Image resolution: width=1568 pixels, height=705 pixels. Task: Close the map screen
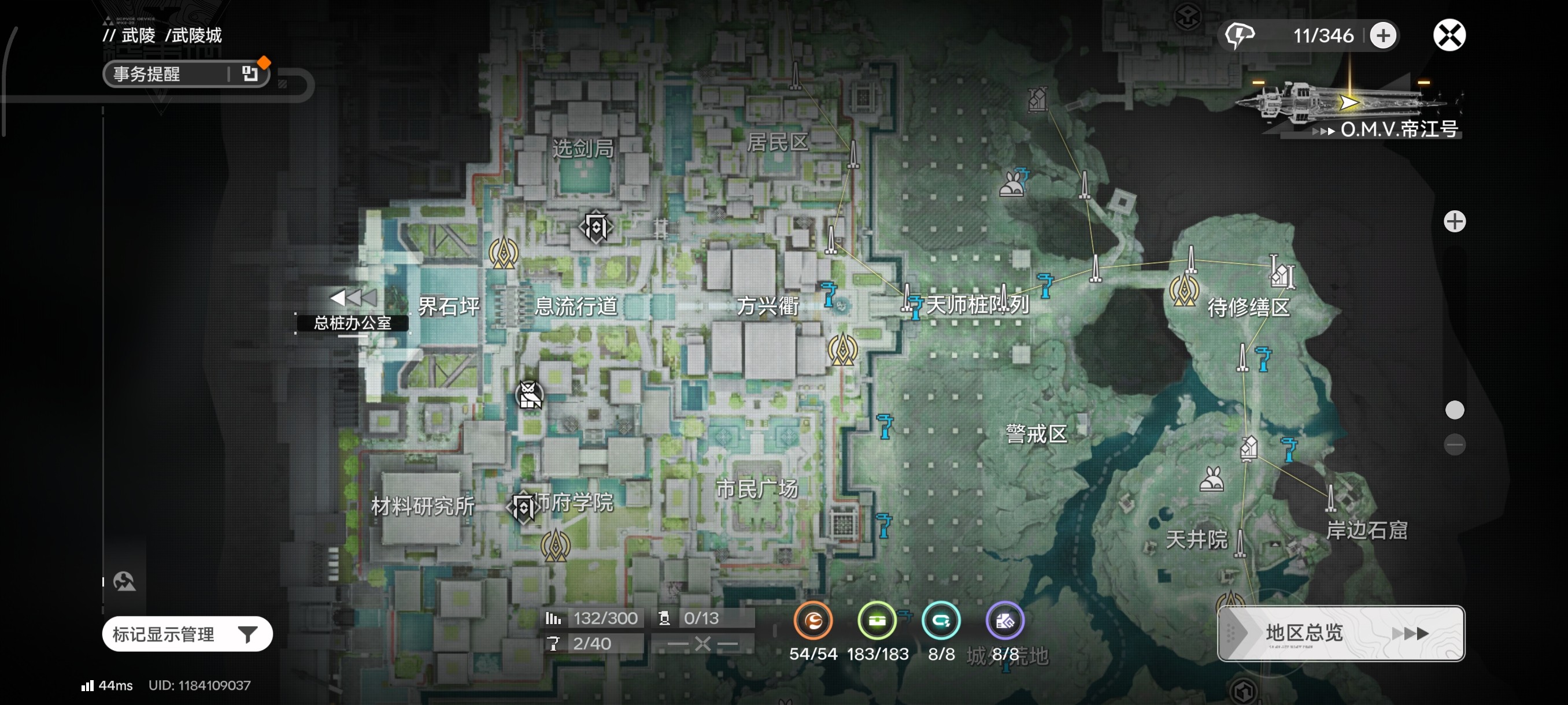coord(1449,35)
